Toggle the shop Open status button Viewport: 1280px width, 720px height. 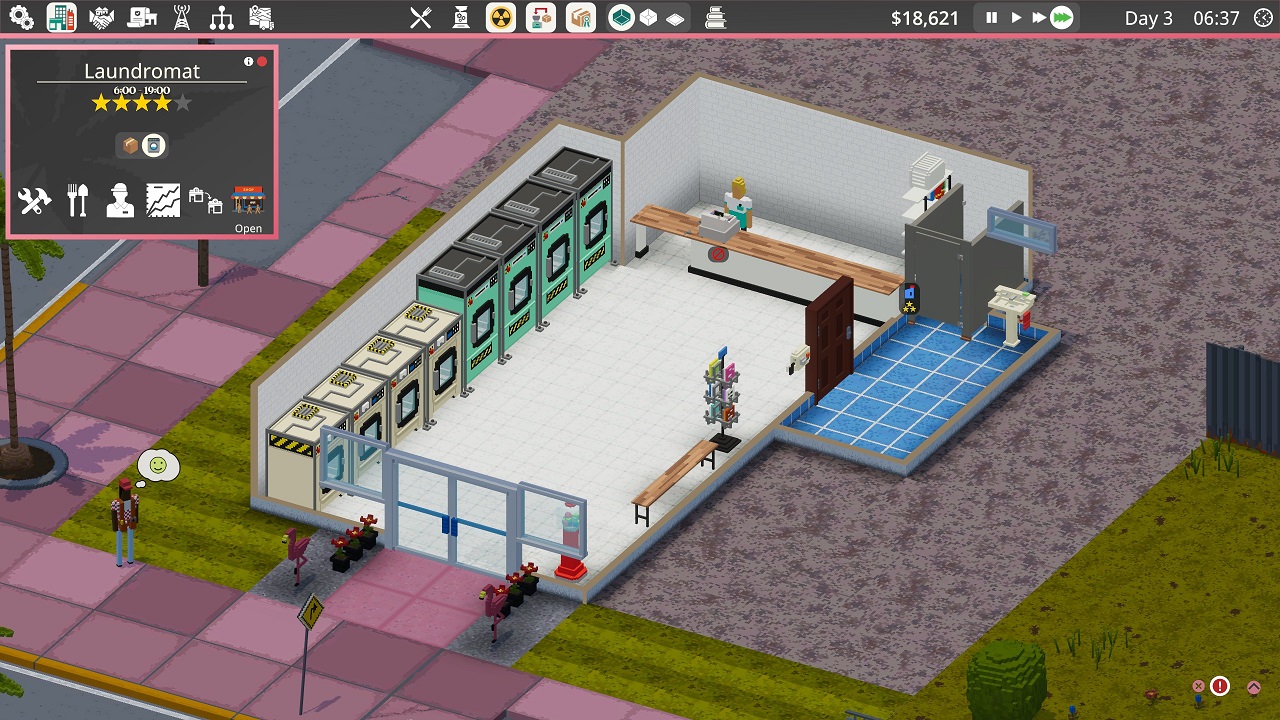pos(248,208)
